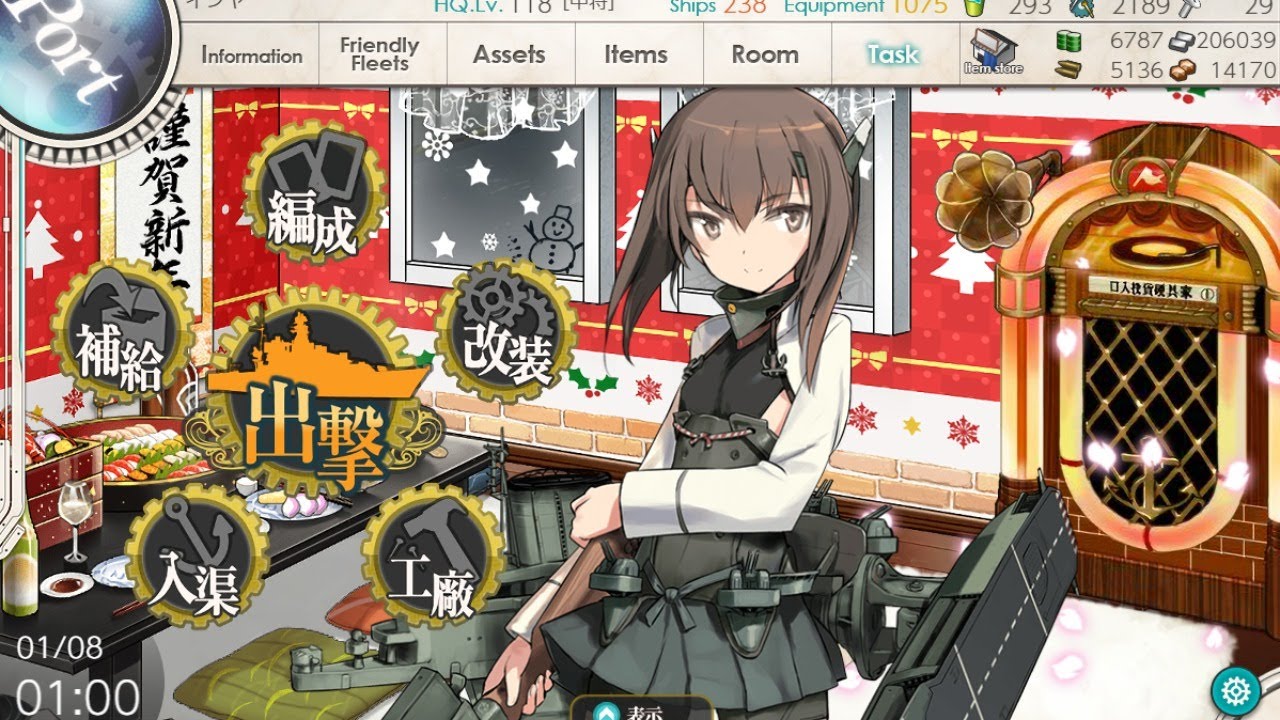
Task: Open the Information menu
Action: pos(252,56)
